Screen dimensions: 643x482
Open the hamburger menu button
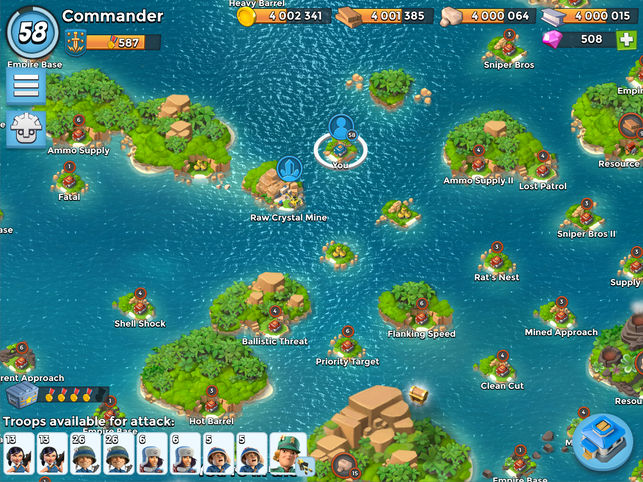(26, 87)
